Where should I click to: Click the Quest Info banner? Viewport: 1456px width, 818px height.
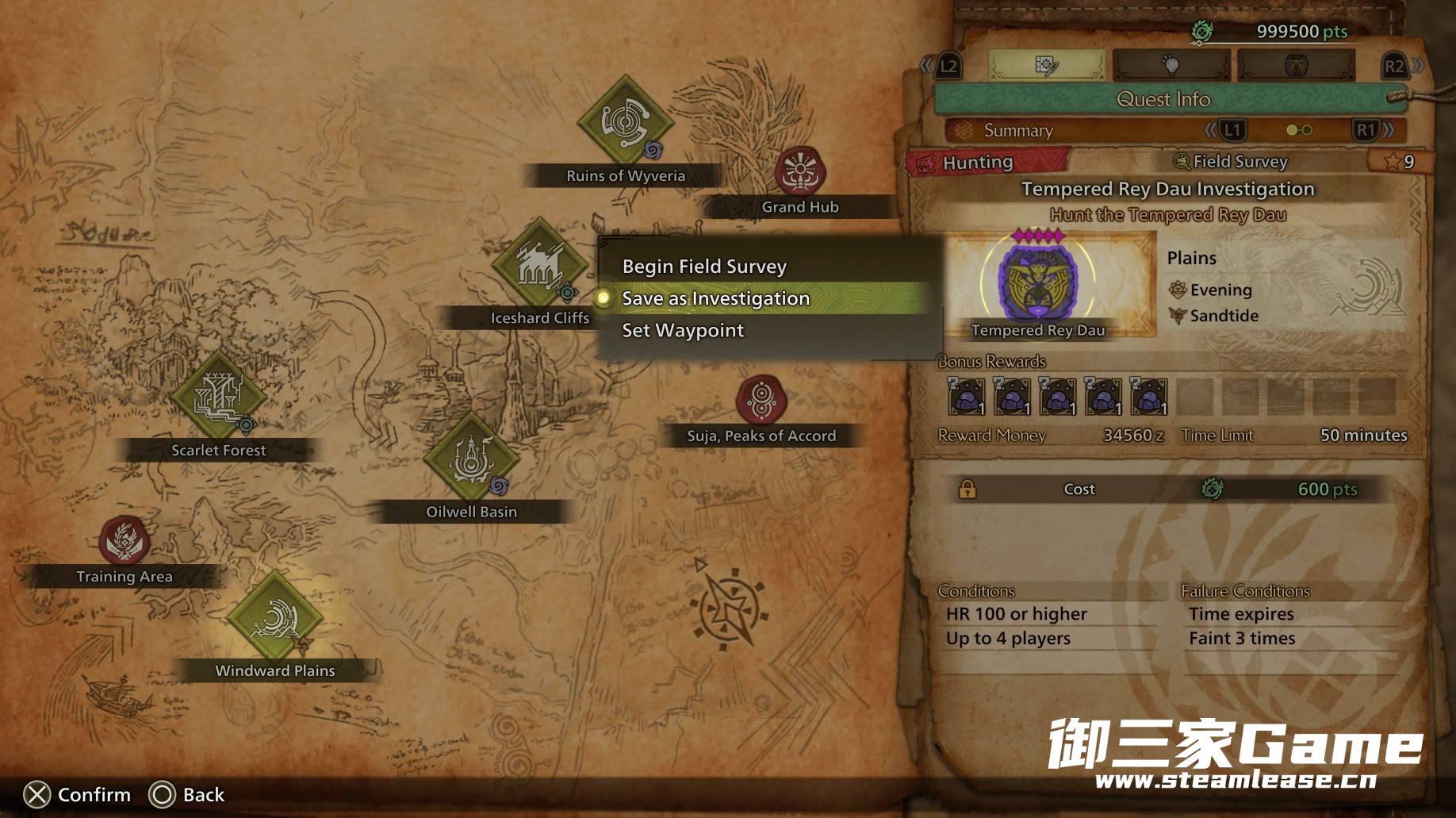pos(1163,99)
